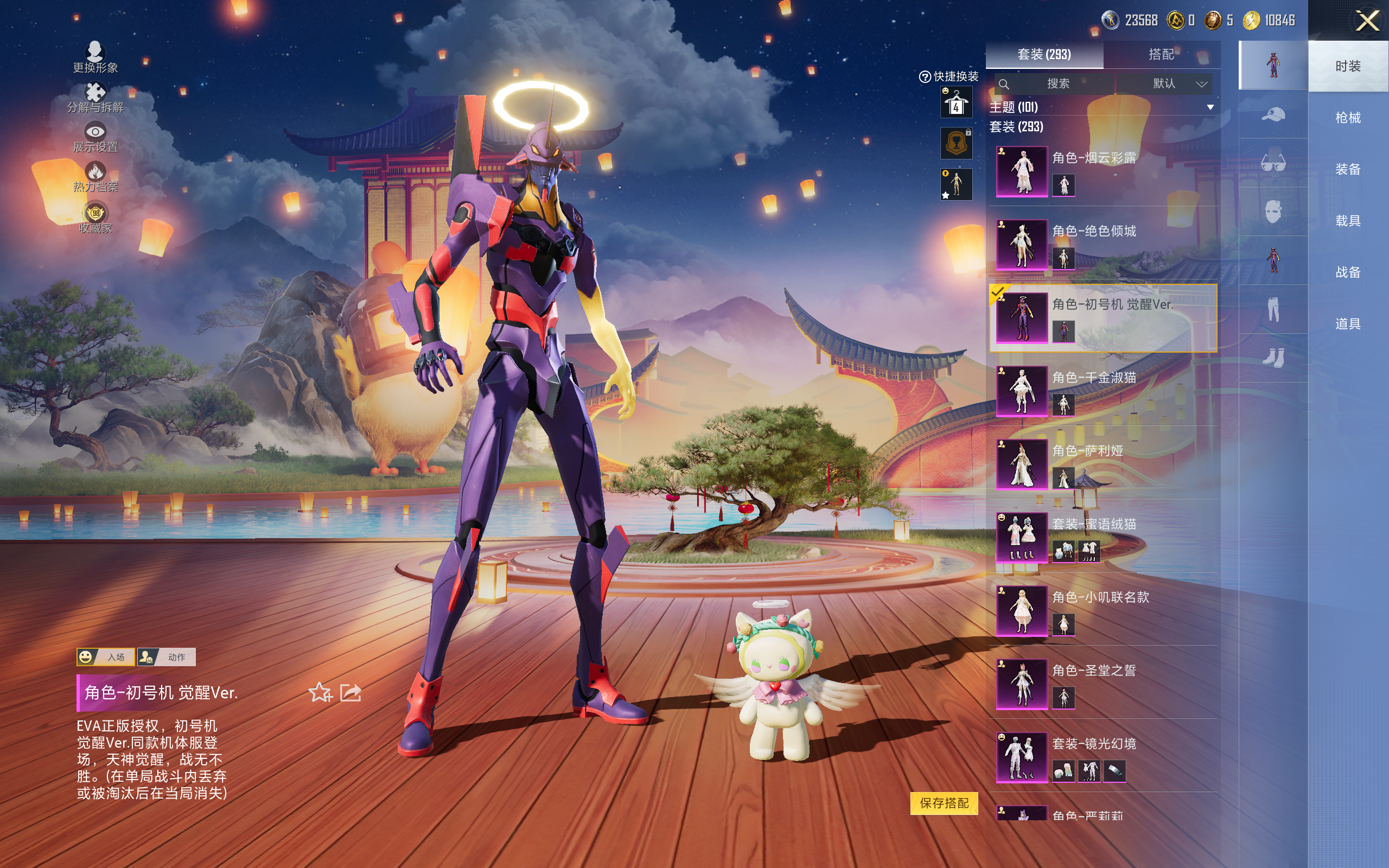Expand the 主题 (101) section
Image resolution: width=1389 pixels, height=868 pixels.
pos(1210,107)
